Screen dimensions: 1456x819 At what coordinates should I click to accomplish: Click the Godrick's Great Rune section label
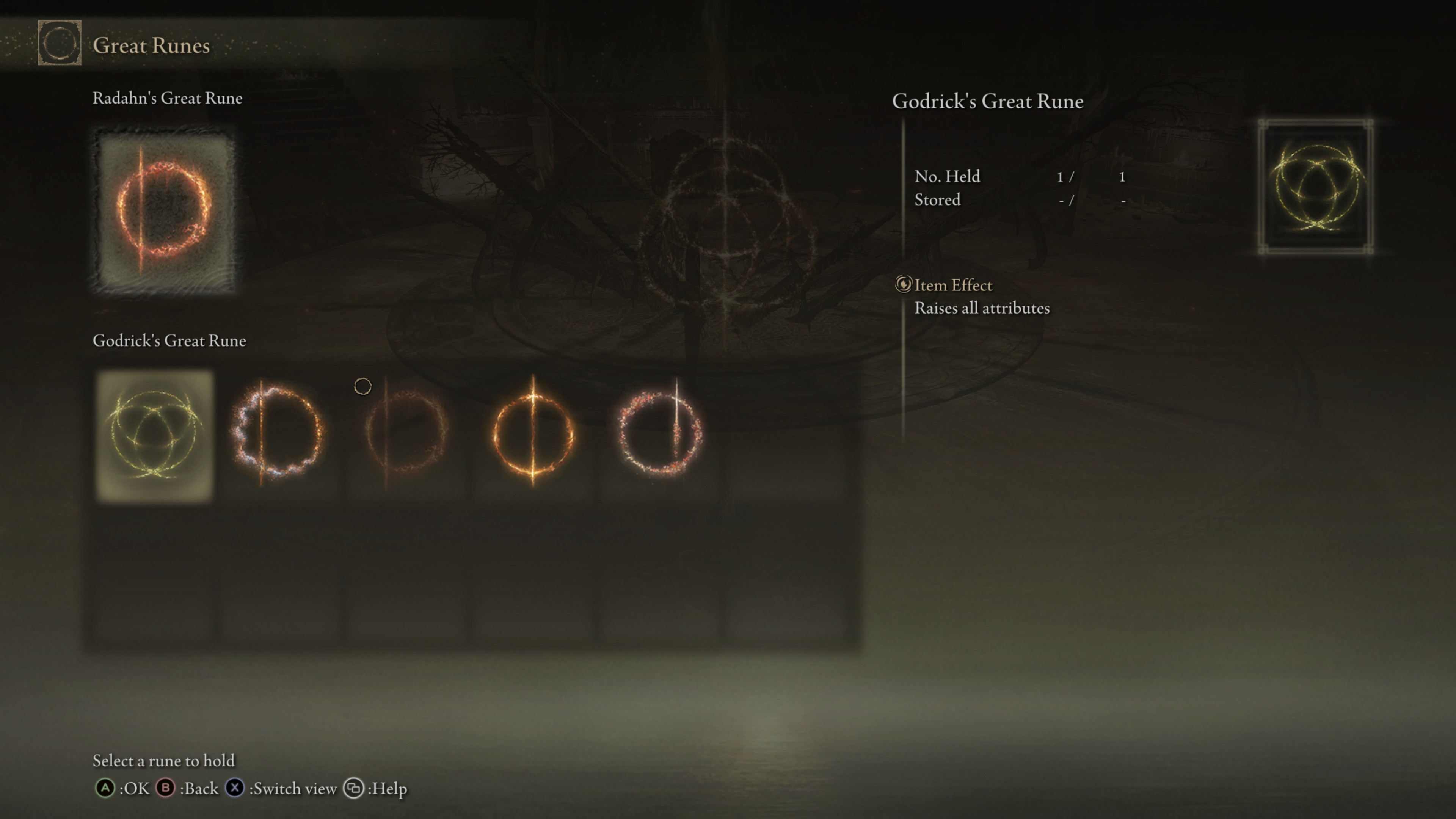click(x=169, y=341)
